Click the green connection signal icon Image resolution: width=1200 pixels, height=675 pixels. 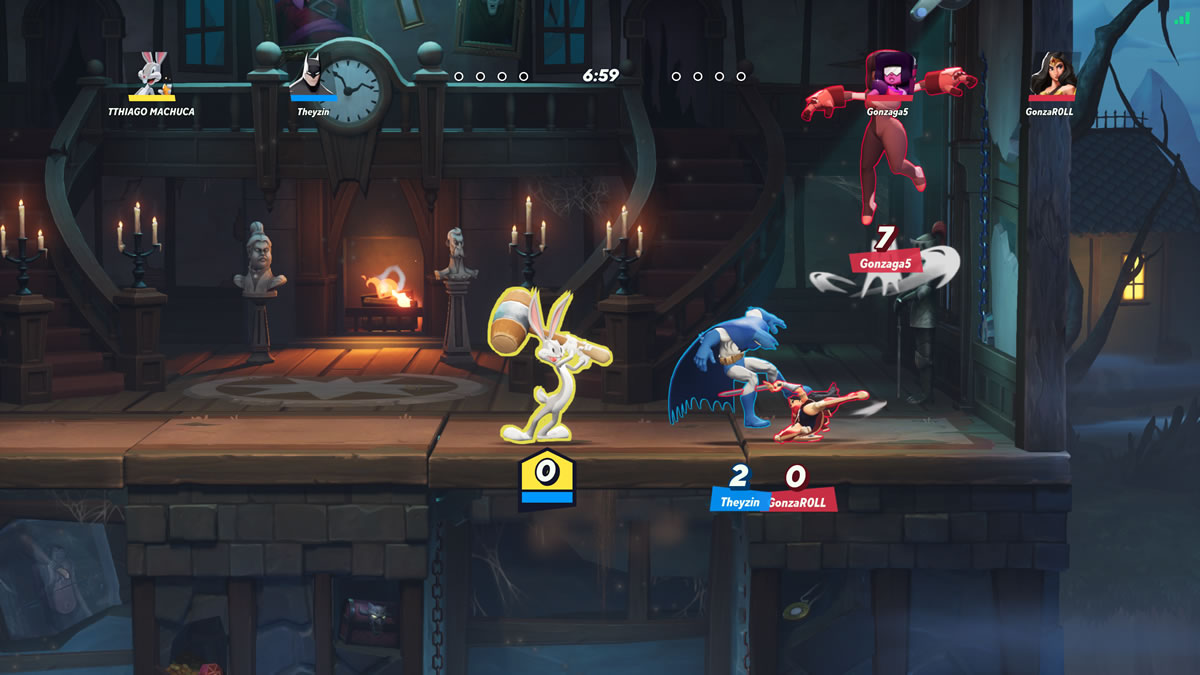(1182, 16)
